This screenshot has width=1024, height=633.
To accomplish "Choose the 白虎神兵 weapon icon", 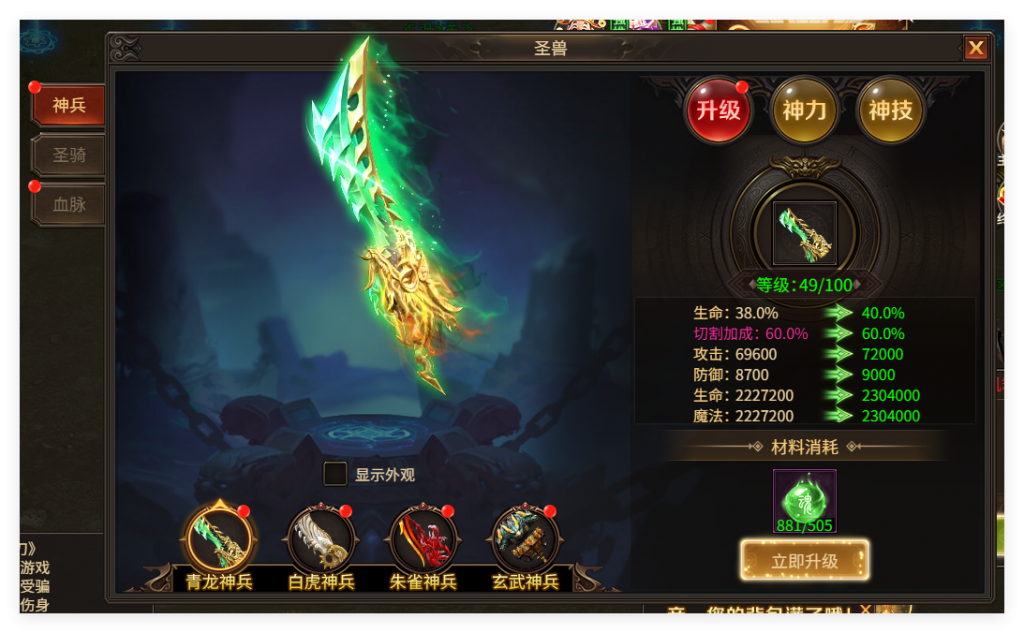I will tap(321, 539).
